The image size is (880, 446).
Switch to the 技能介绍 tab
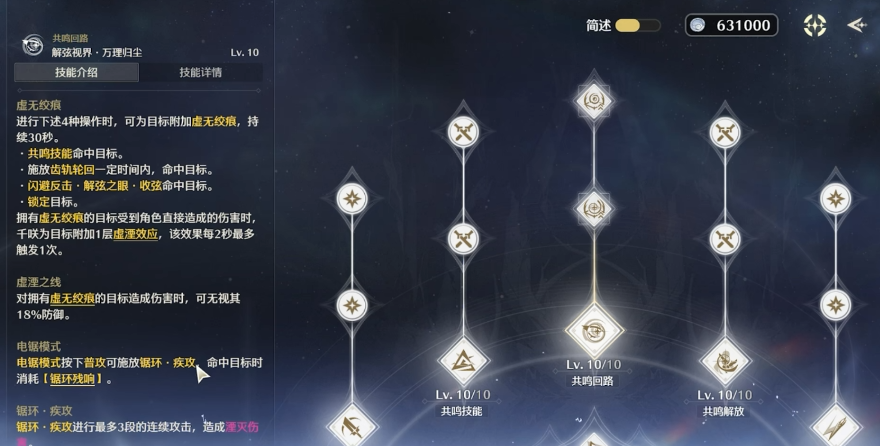click(x=76, y=72)
